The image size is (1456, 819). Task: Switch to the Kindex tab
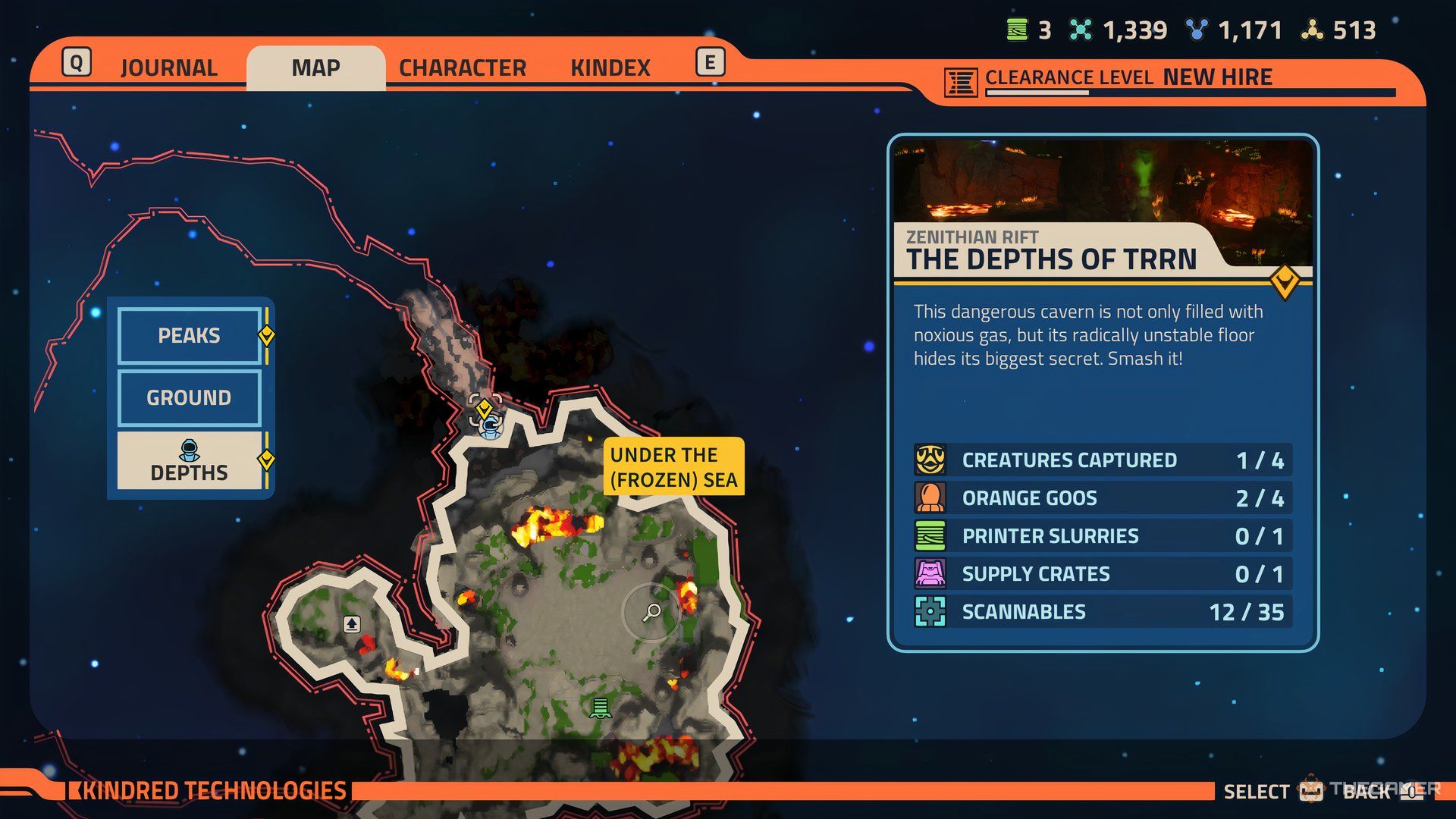[610, 68]
